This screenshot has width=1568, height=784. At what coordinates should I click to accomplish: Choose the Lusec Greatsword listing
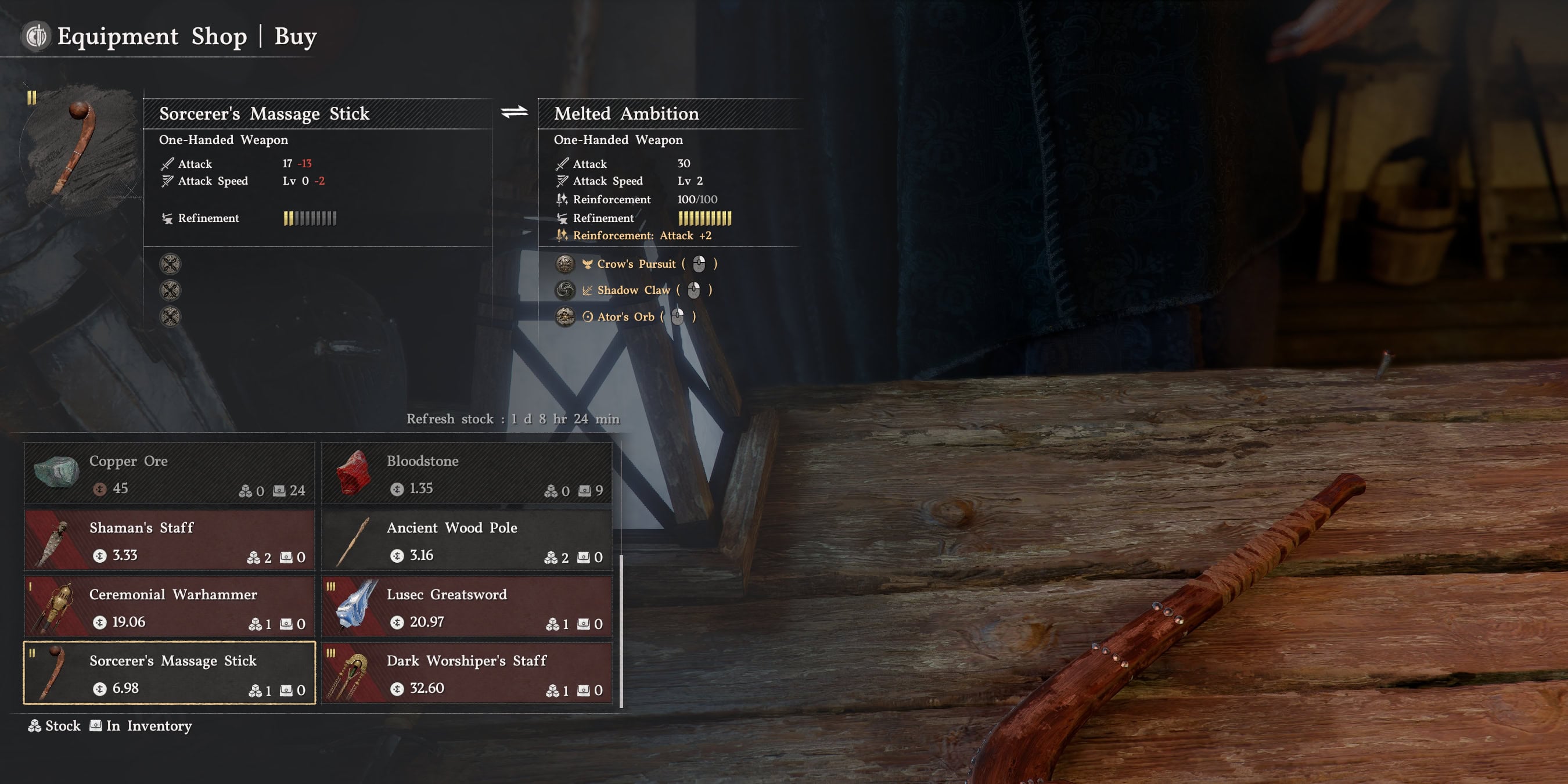pos(466,607)
